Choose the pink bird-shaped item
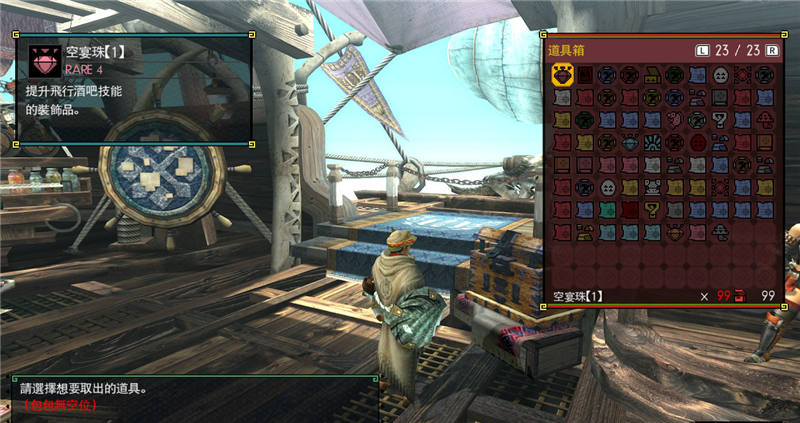800x423 pixels. [674, 118]
